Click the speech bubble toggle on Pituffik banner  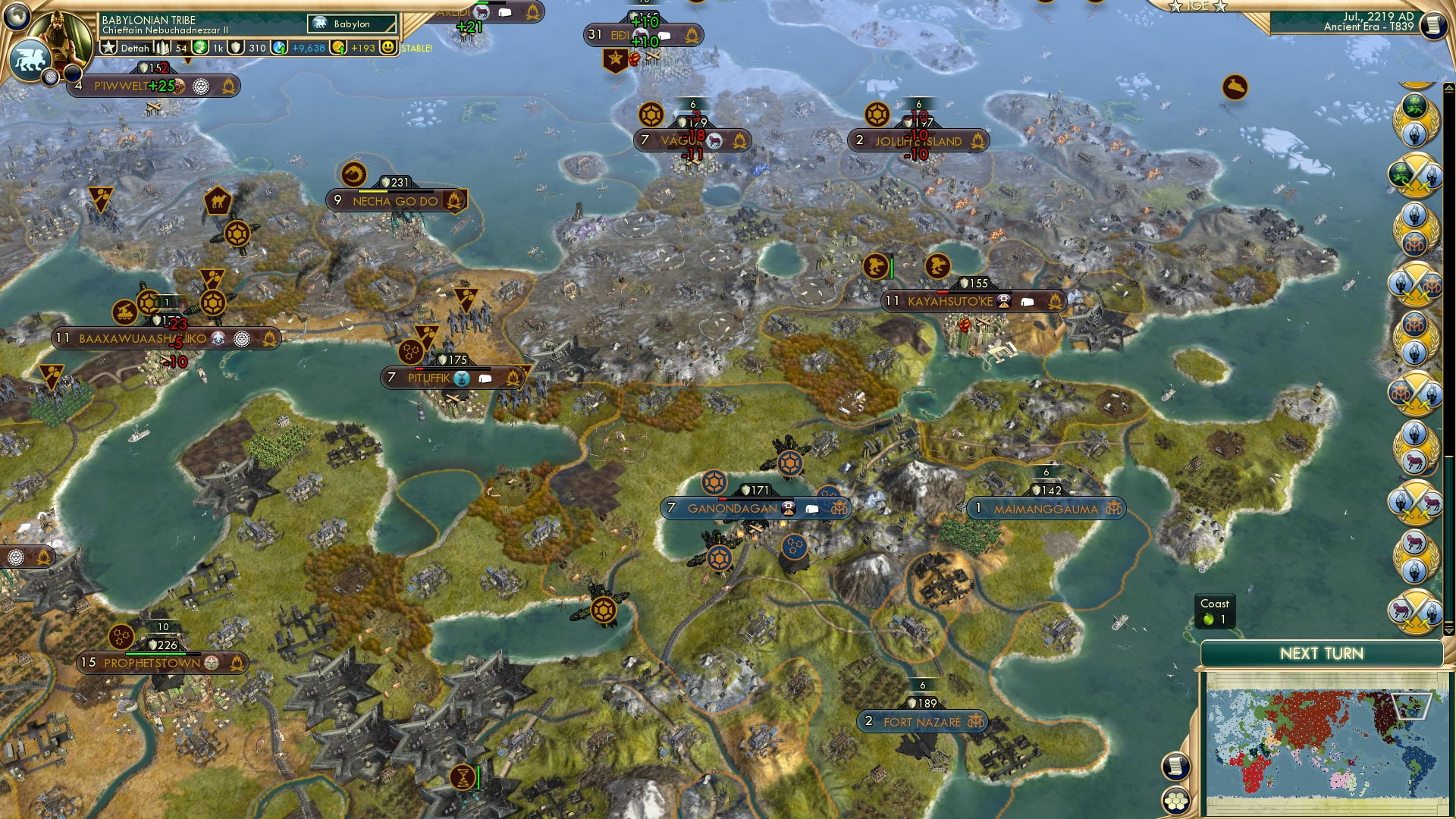485,377
